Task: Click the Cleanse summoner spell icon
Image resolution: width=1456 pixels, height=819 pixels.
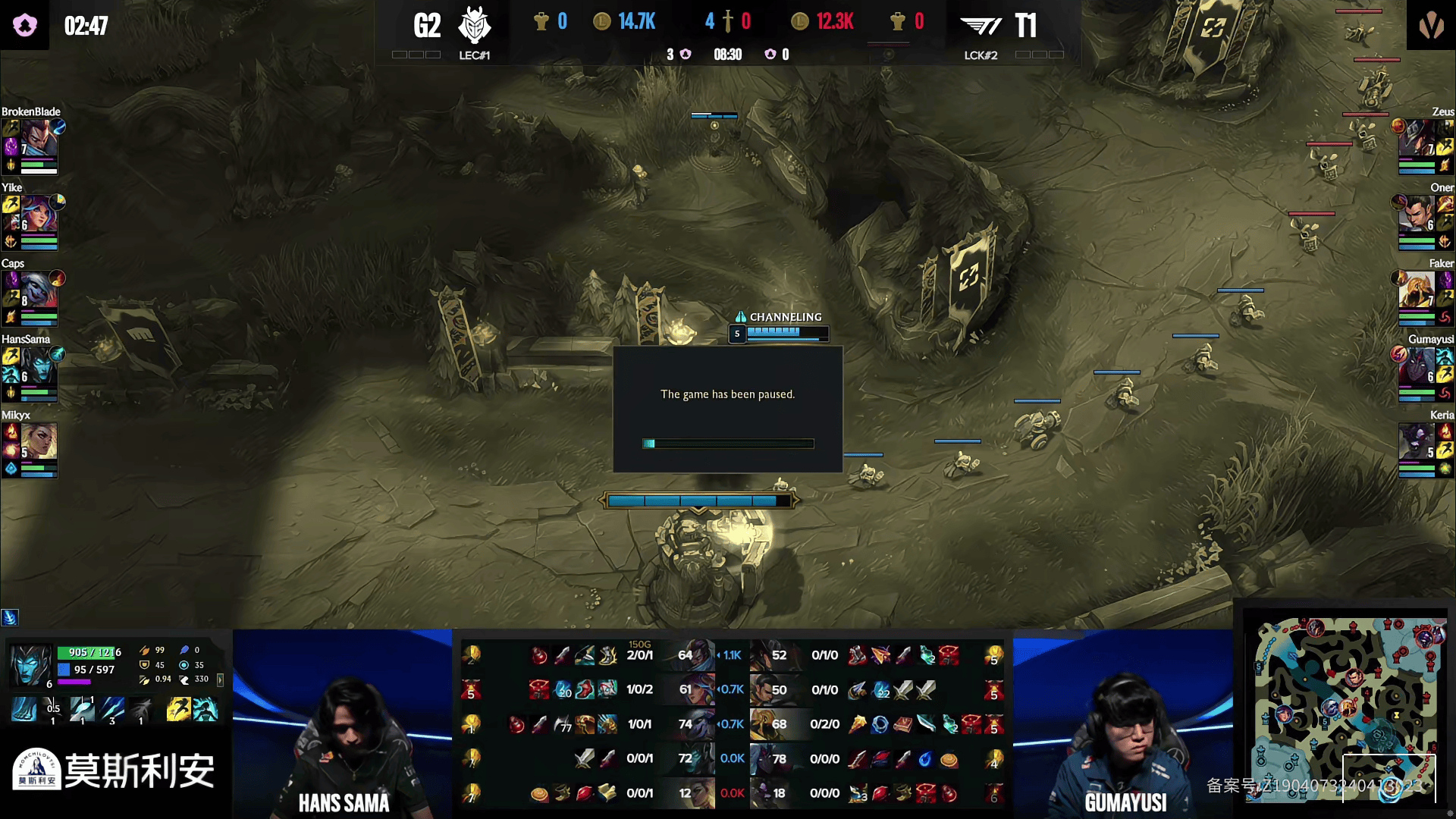Action: point(205,710)
